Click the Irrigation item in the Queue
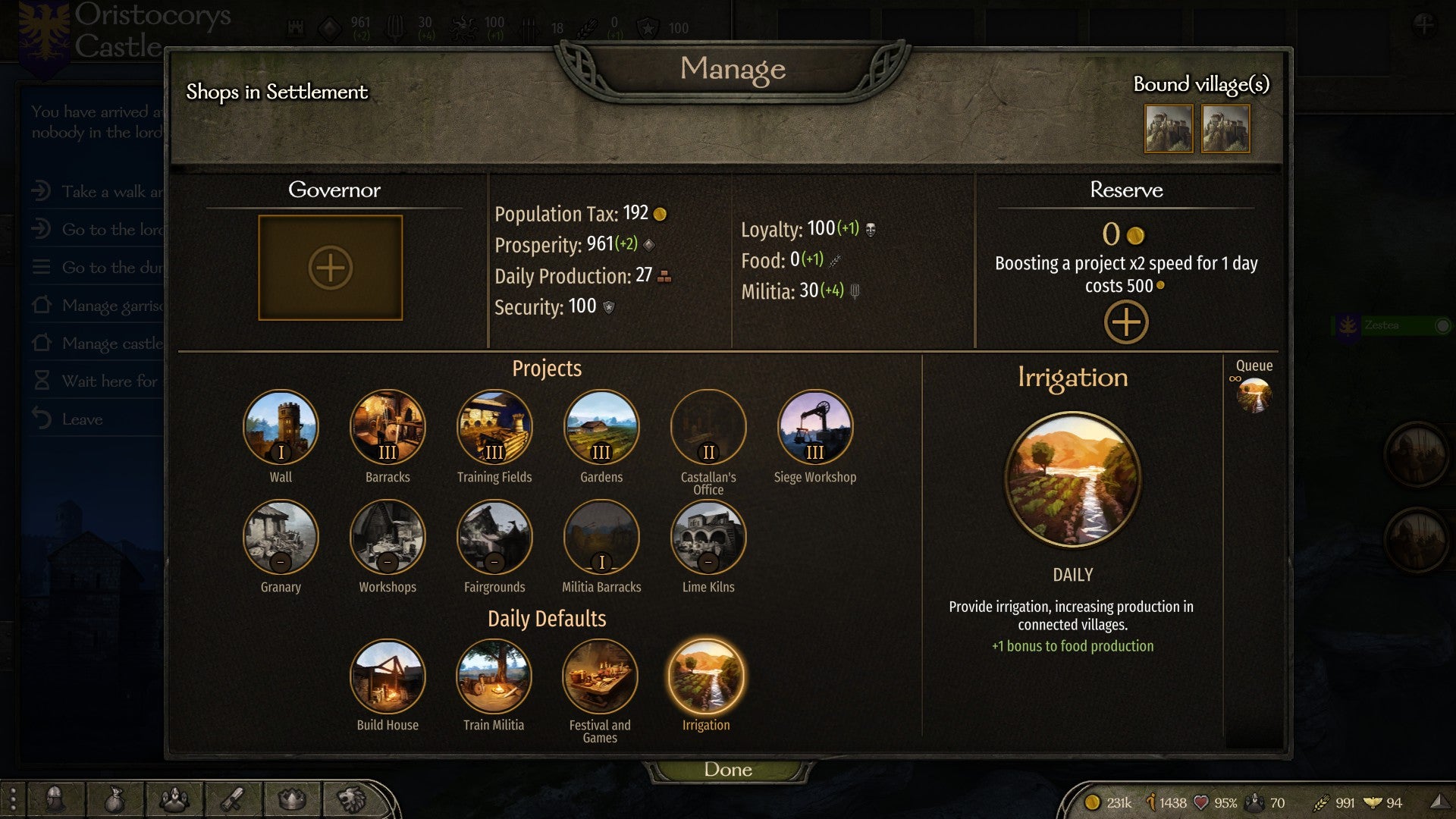The image size is (1456, 819). 1254,396
